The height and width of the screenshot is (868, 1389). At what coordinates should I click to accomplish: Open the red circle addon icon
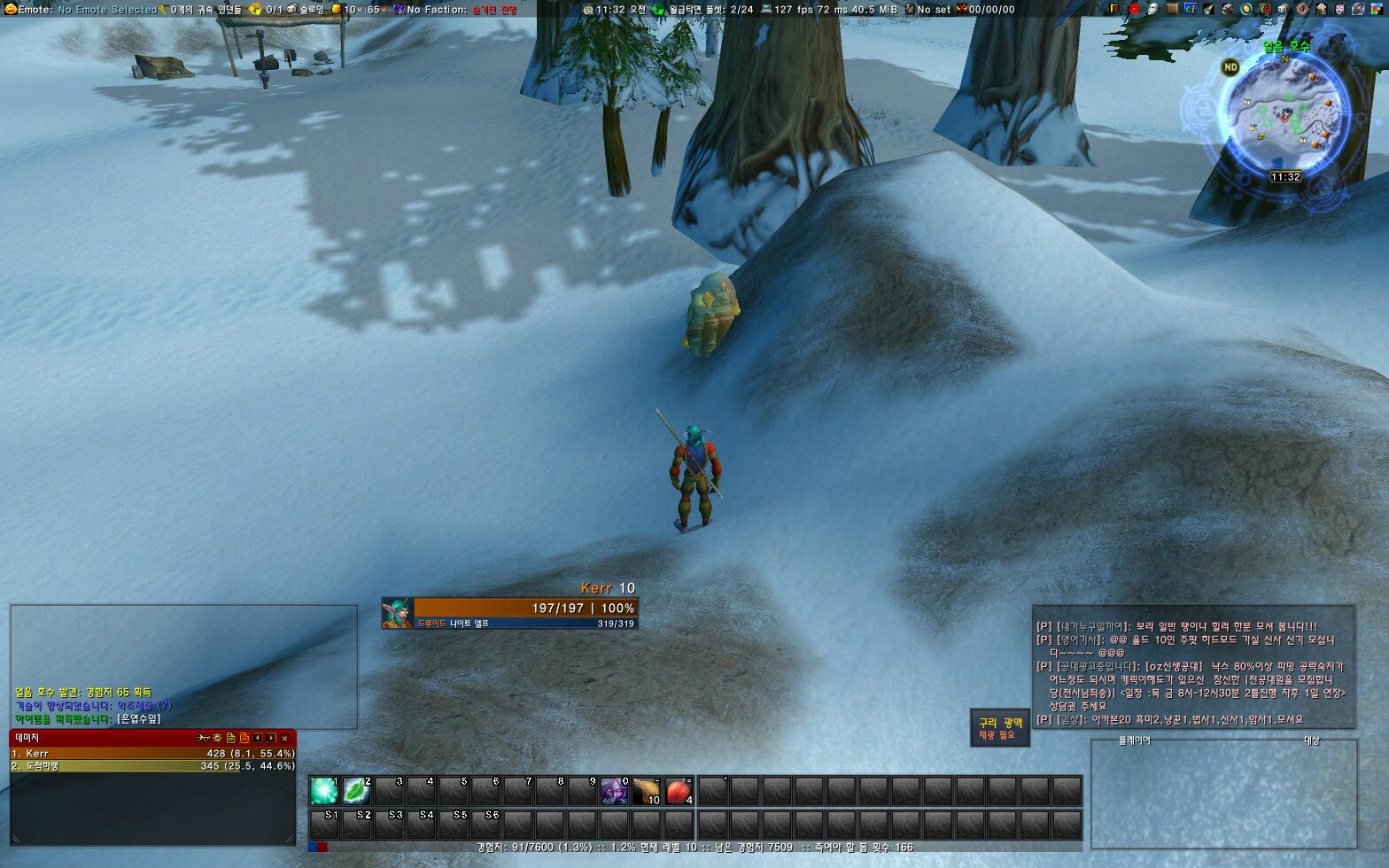point(1133,9)
